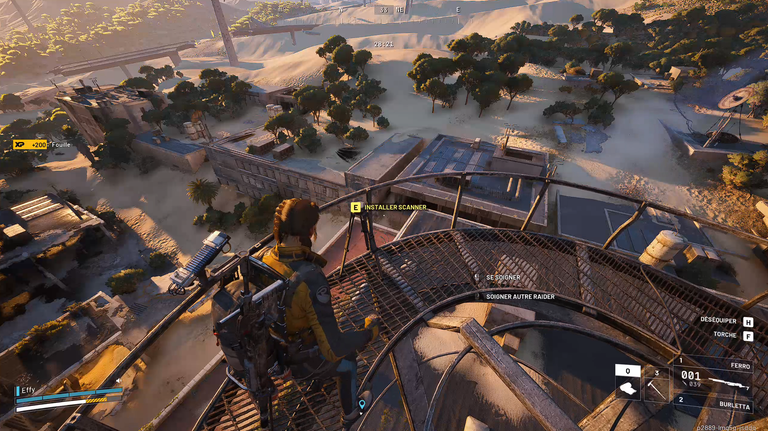This screenshot has width=768, height=431.
Task: Choose the pickaxe tool slot
Action: click(x=656, y=383)
